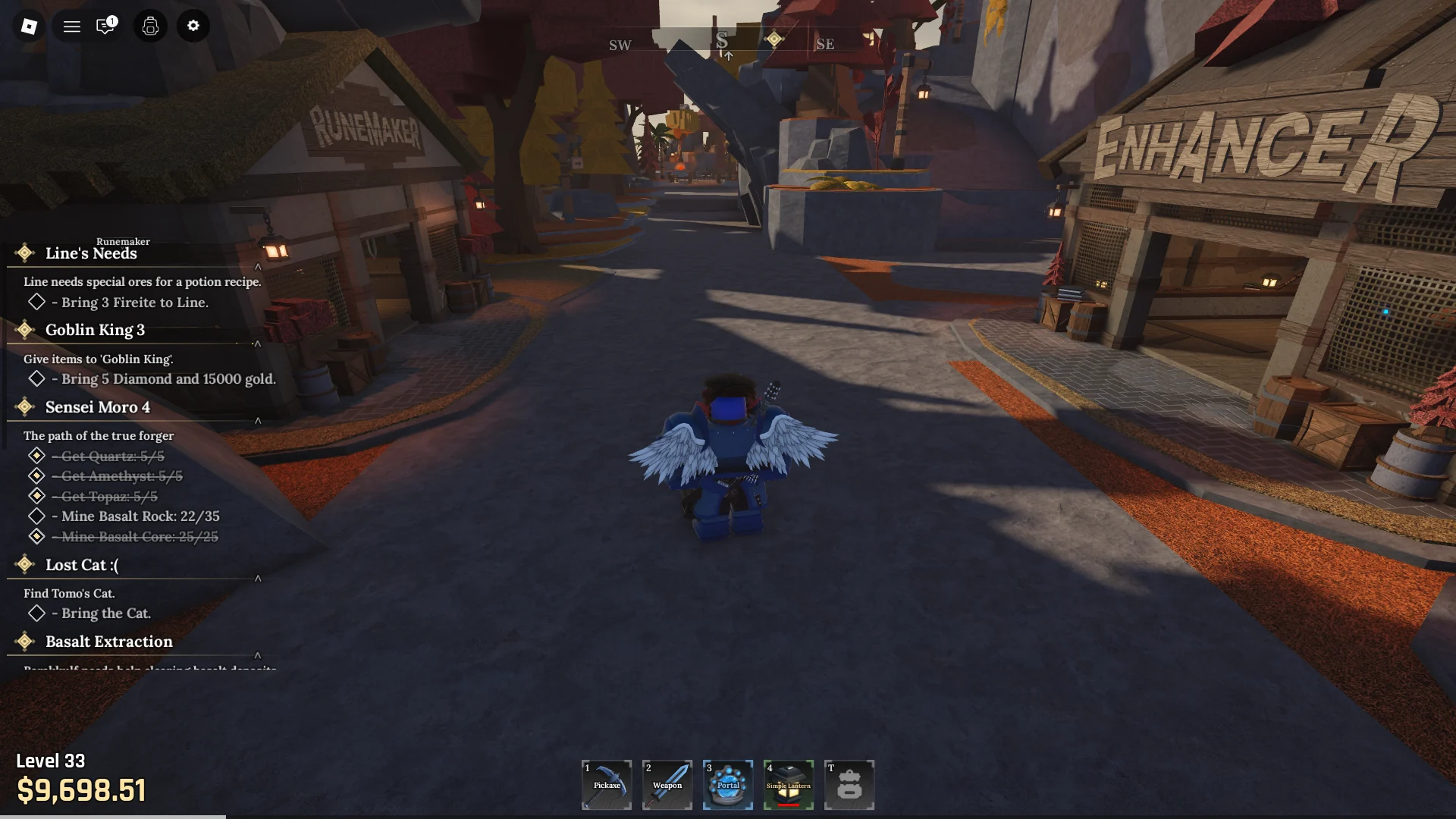Open the Roblox hamburger menu
Image resolution: width=1456 pixels, height=819 pixels.
pyautogui.click(x=71, y=26)
